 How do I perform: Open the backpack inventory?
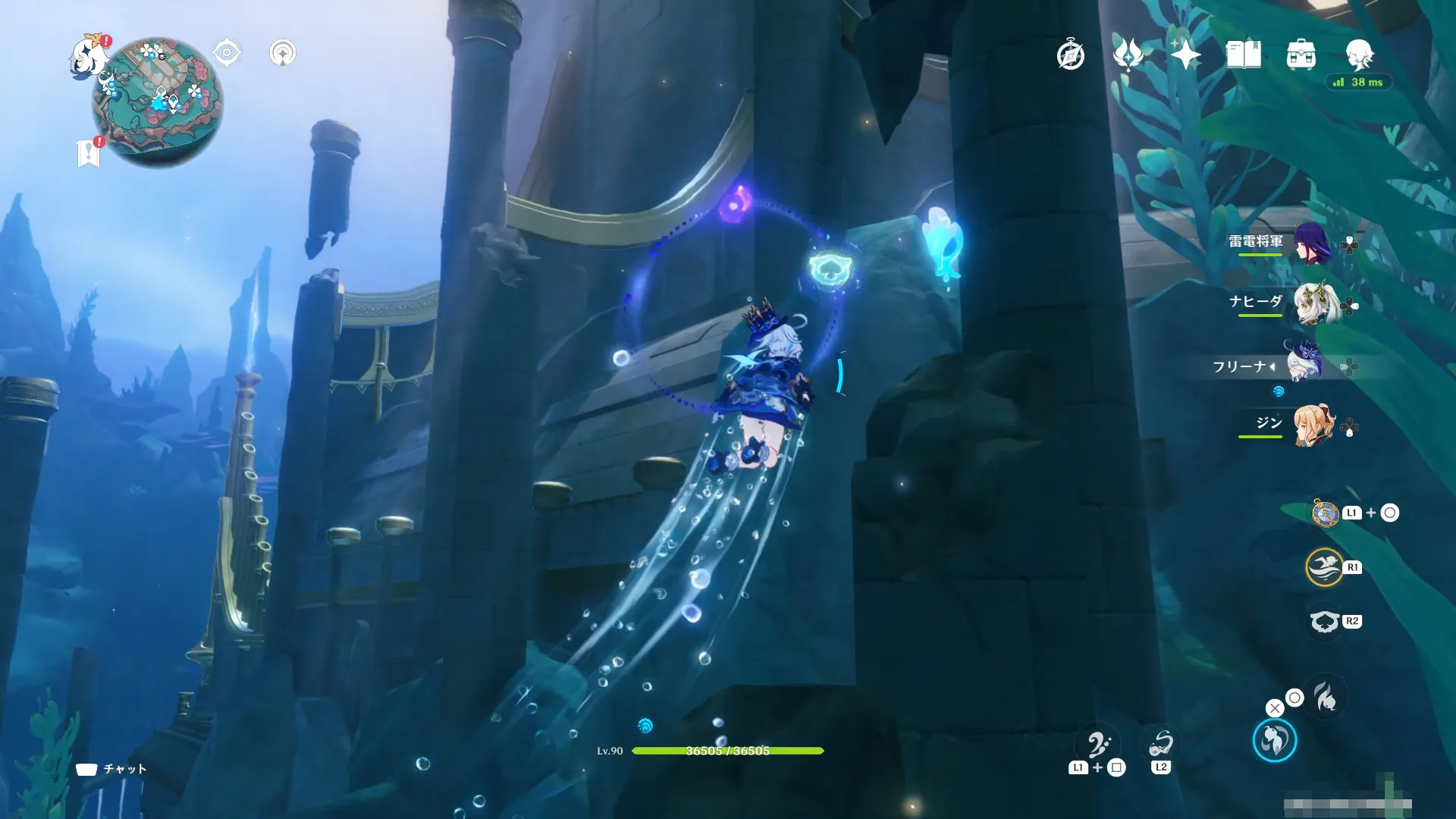click(x=1301, y=55)
